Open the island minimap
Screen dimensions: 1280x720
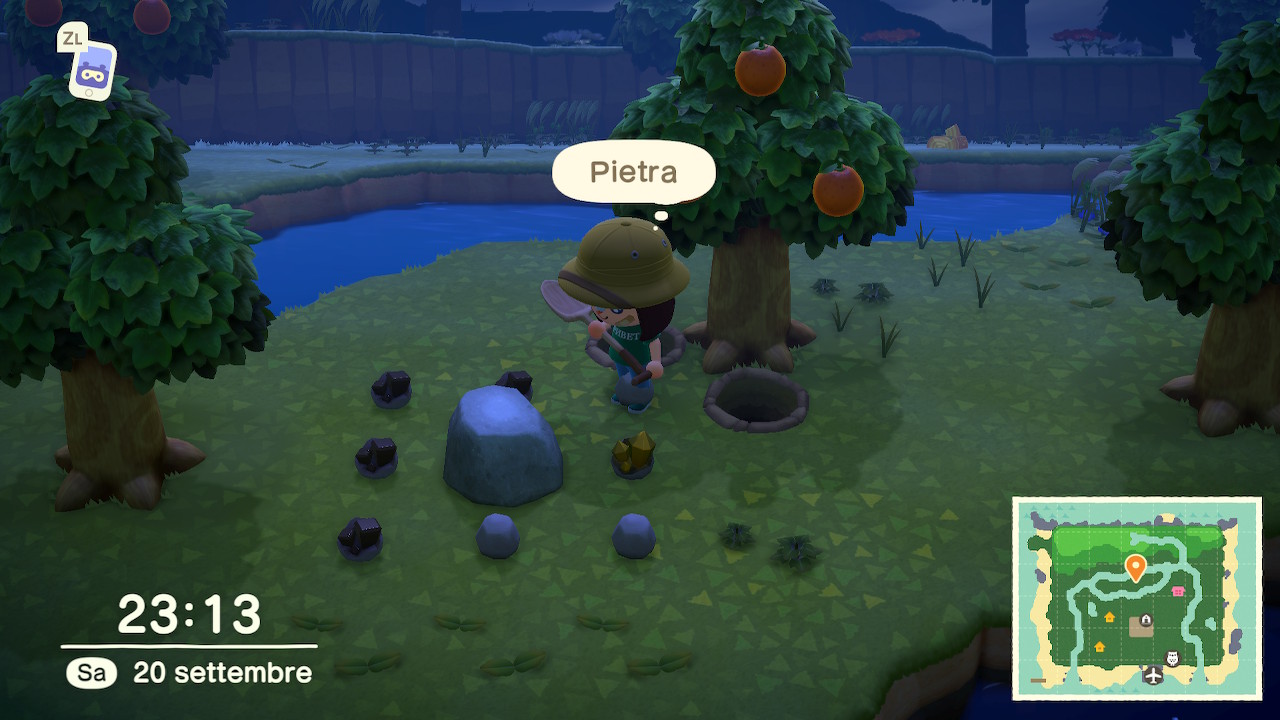point(1137,598)
